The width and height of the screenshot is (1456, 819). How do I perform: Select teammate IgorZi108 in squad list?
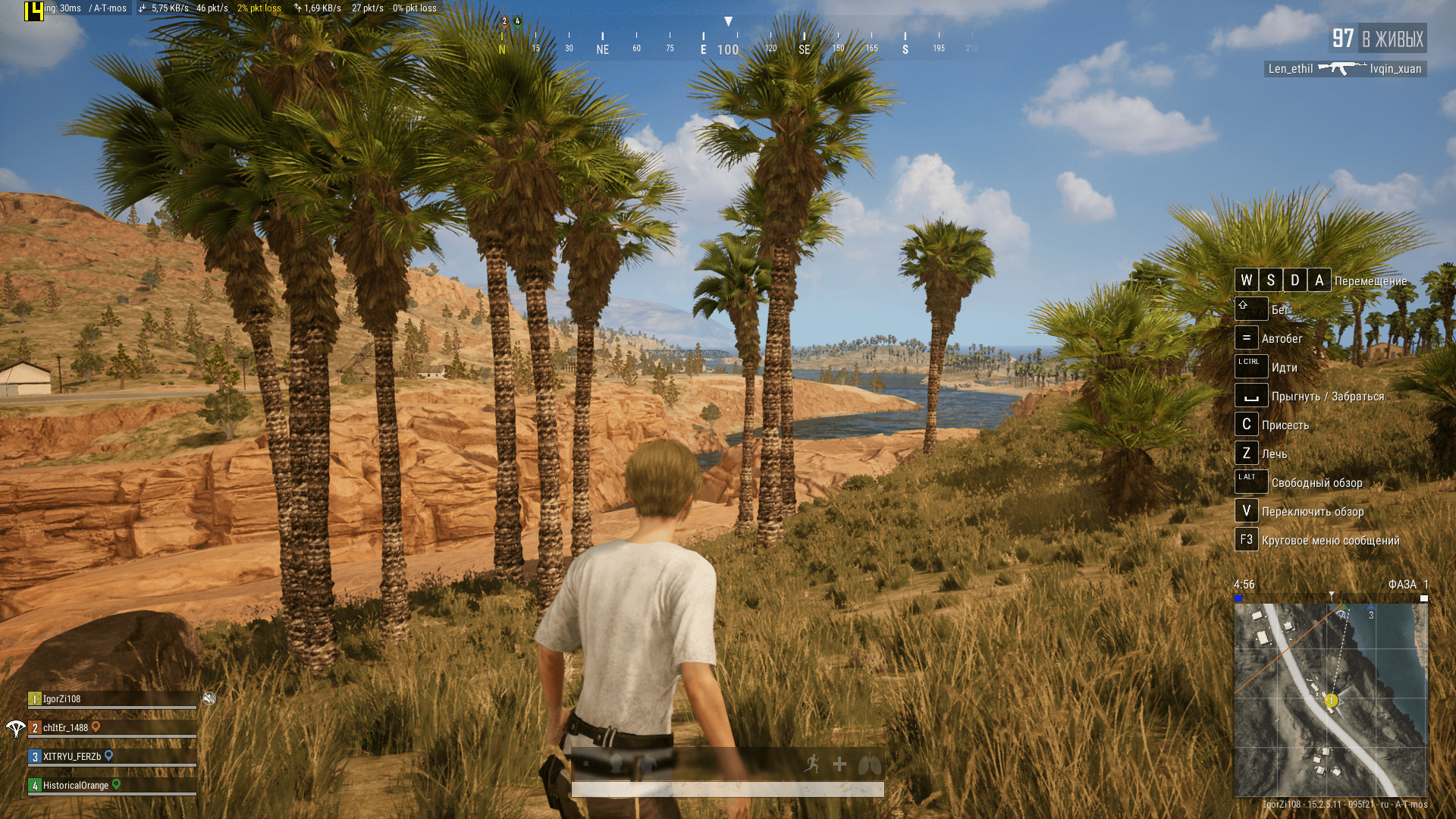[61, 699]
